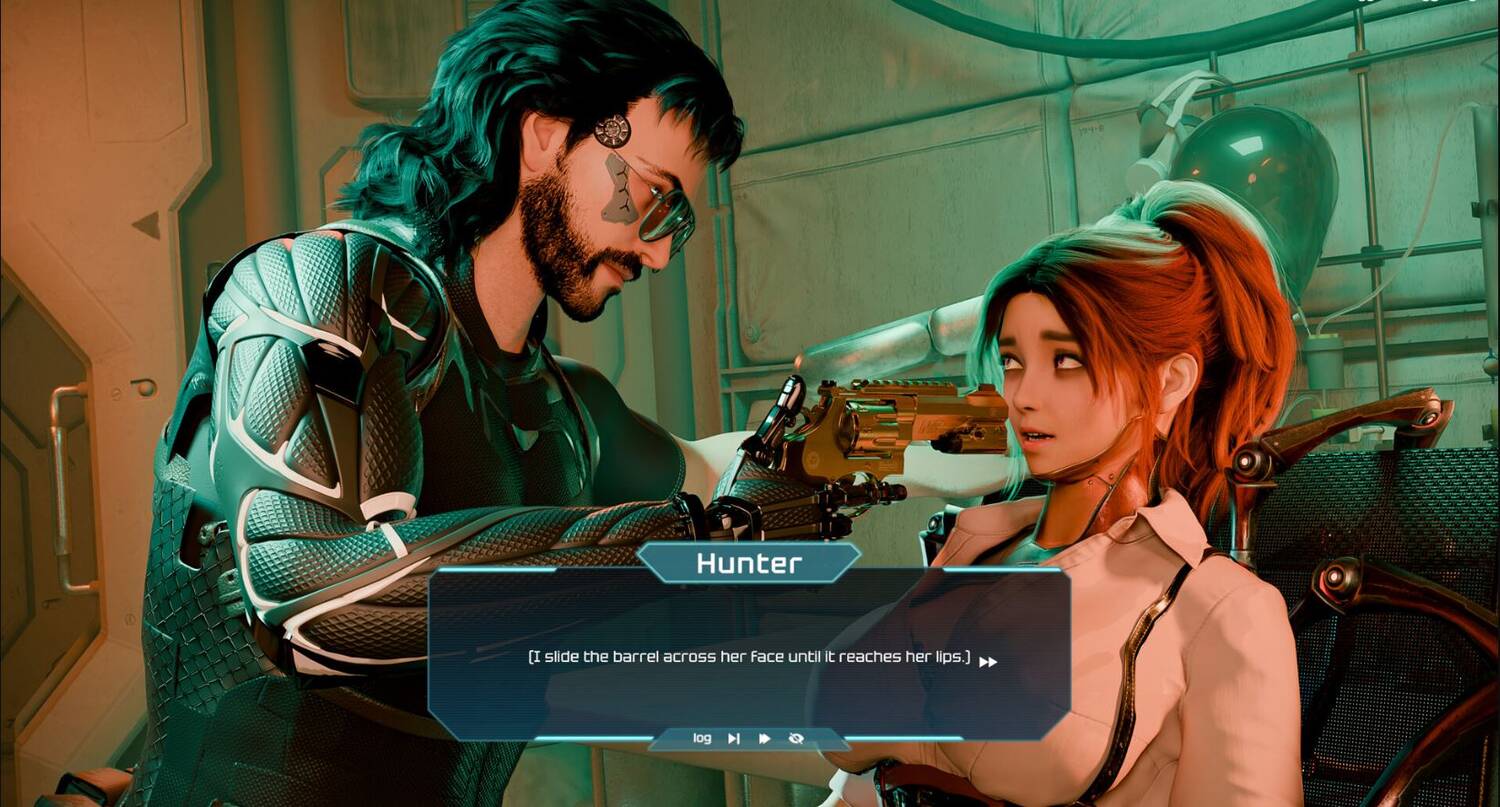Toggle auto-forward with the double-arrow icon
This screenshot has width=1500, height=807.
[x=765, y=738]
